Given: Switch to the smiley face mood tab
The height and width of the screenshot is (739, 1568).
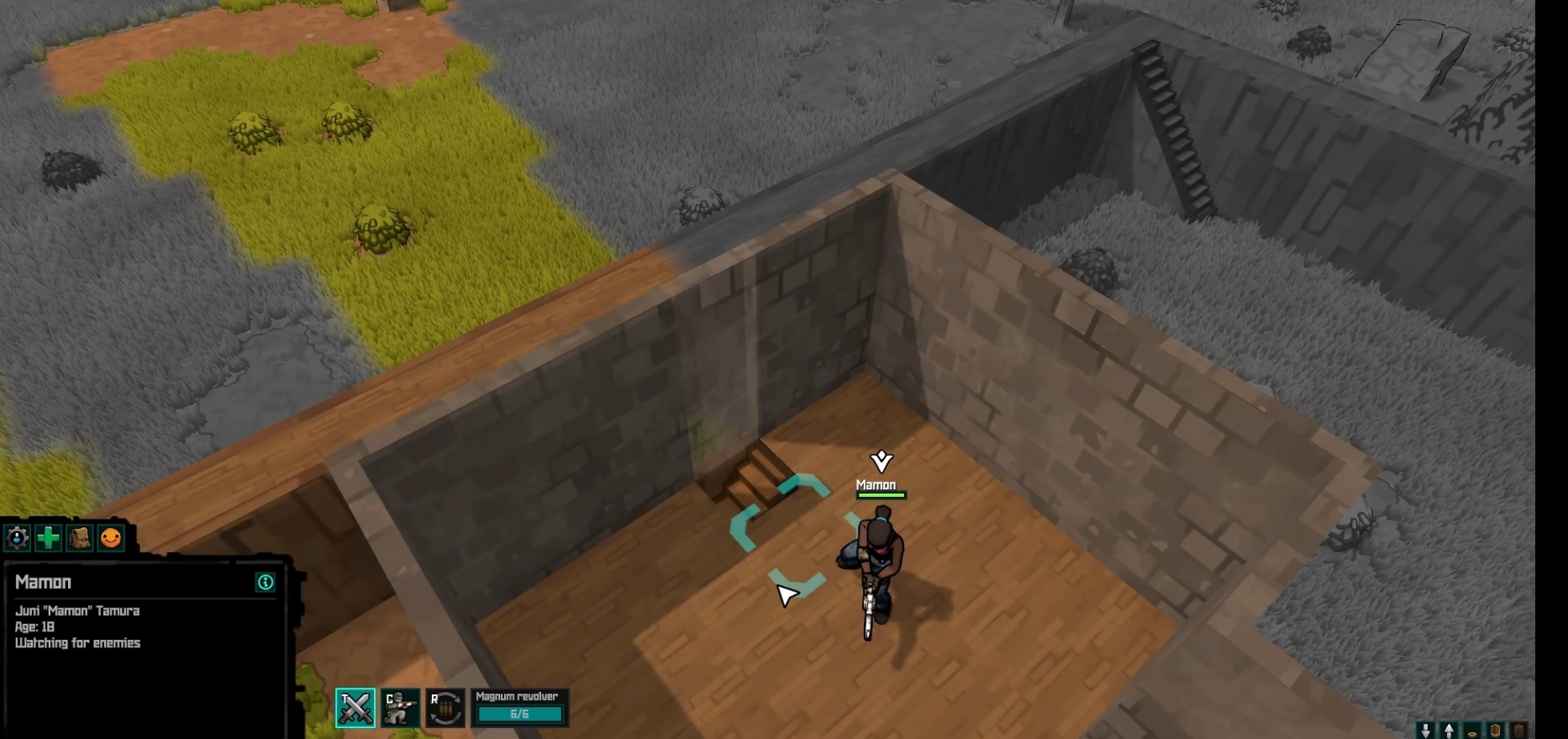Looking at the screenshot, I should tap(112, 539).
